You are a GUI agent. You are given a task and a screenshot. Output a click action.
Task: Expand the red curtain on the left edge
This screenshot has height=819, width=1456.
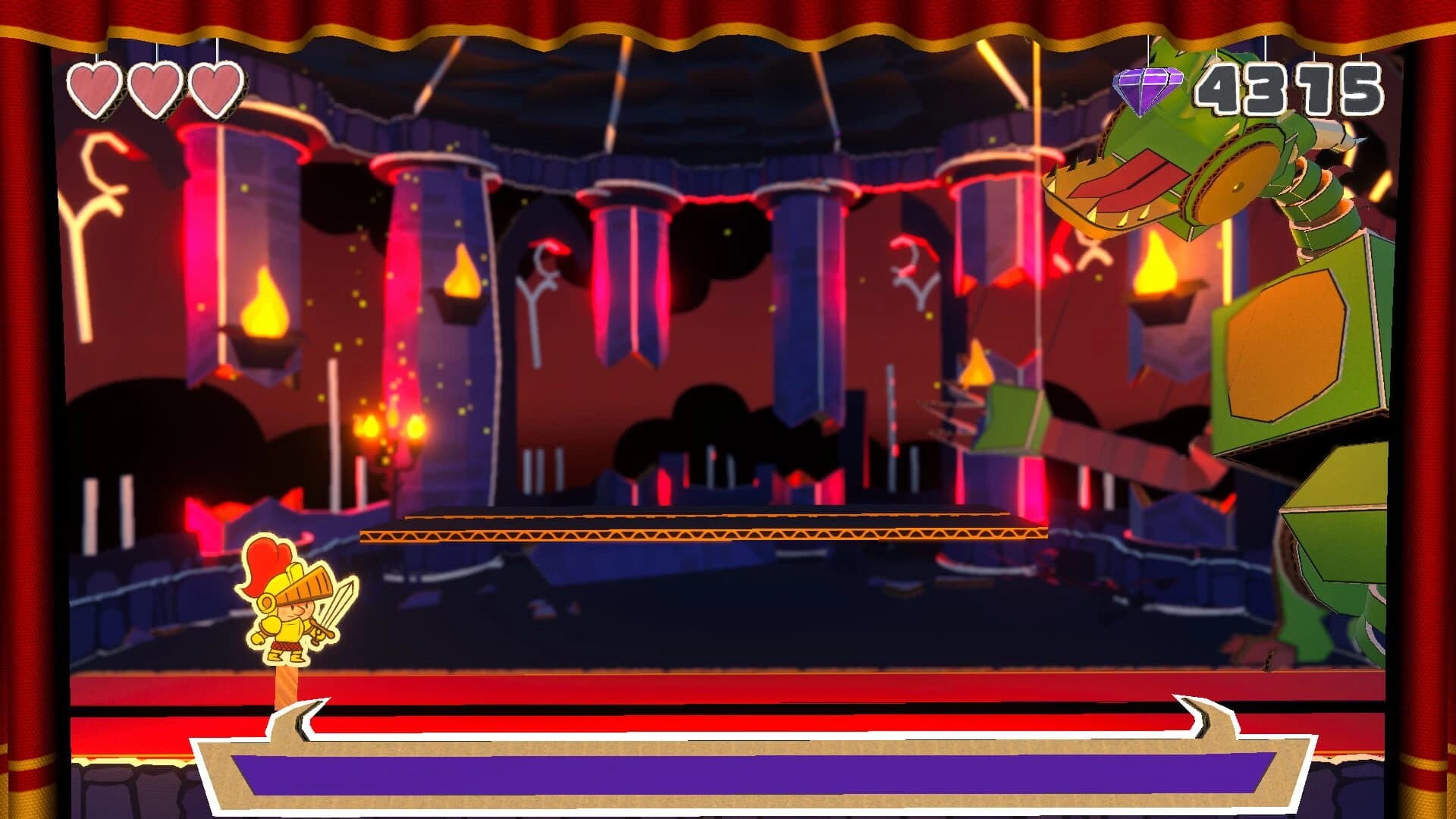tap(27, 409)
